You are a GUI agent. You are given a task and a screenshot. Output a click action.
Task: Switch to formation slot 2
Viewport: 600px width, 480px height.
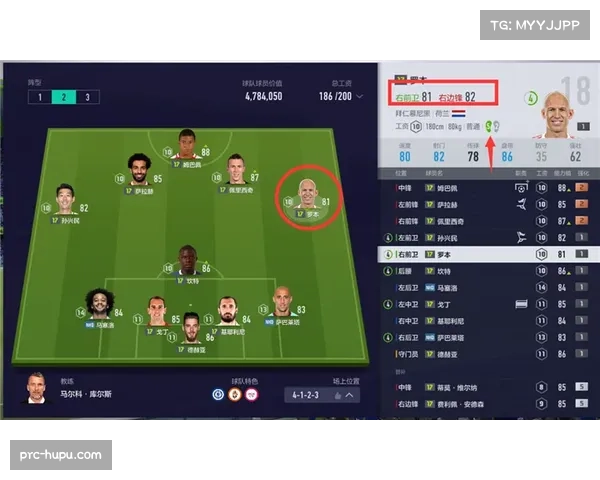[62, 97]
